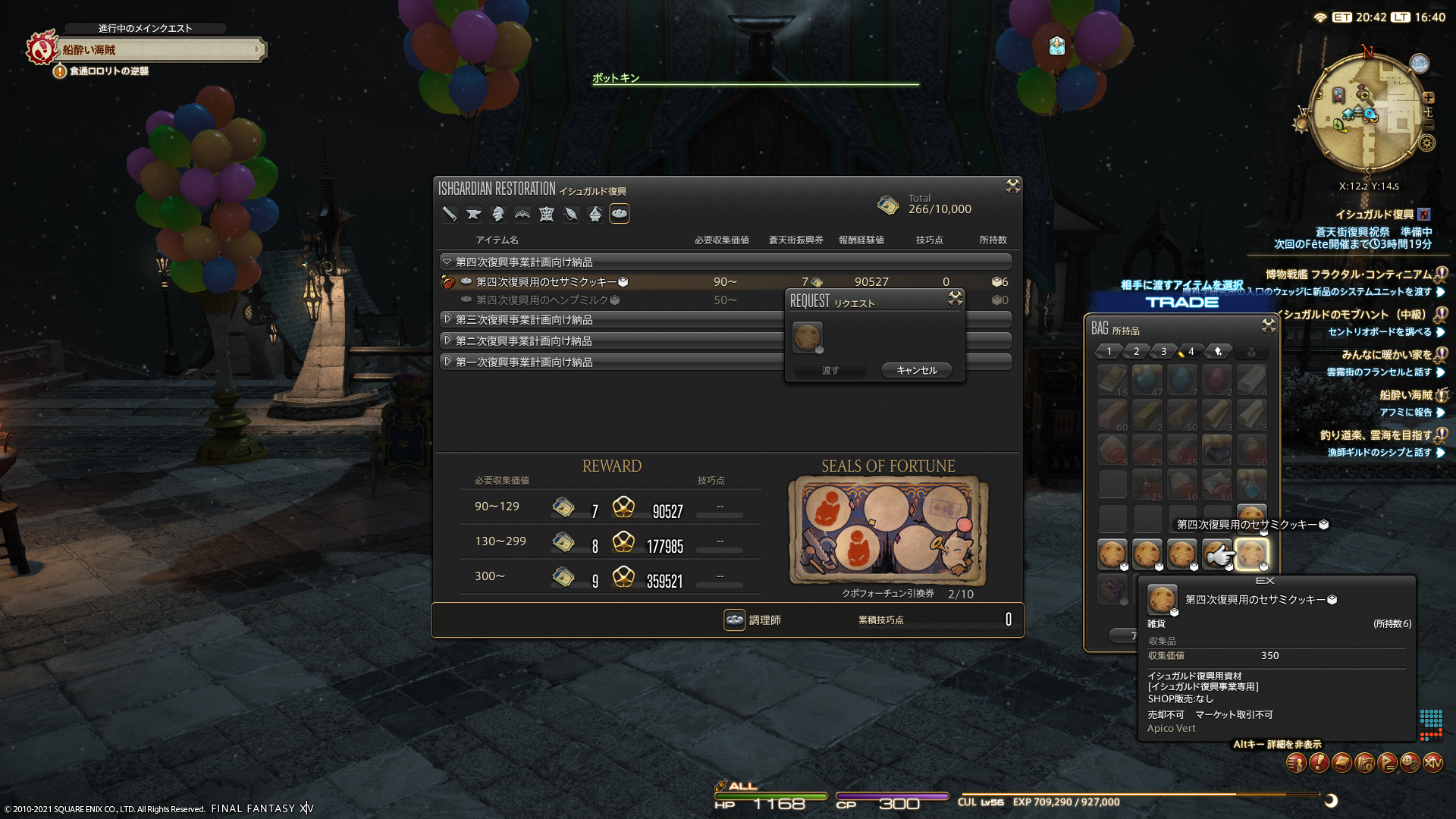
Task: Zoom in the minimap with plus button
Action: click(x=1429, y=98)
